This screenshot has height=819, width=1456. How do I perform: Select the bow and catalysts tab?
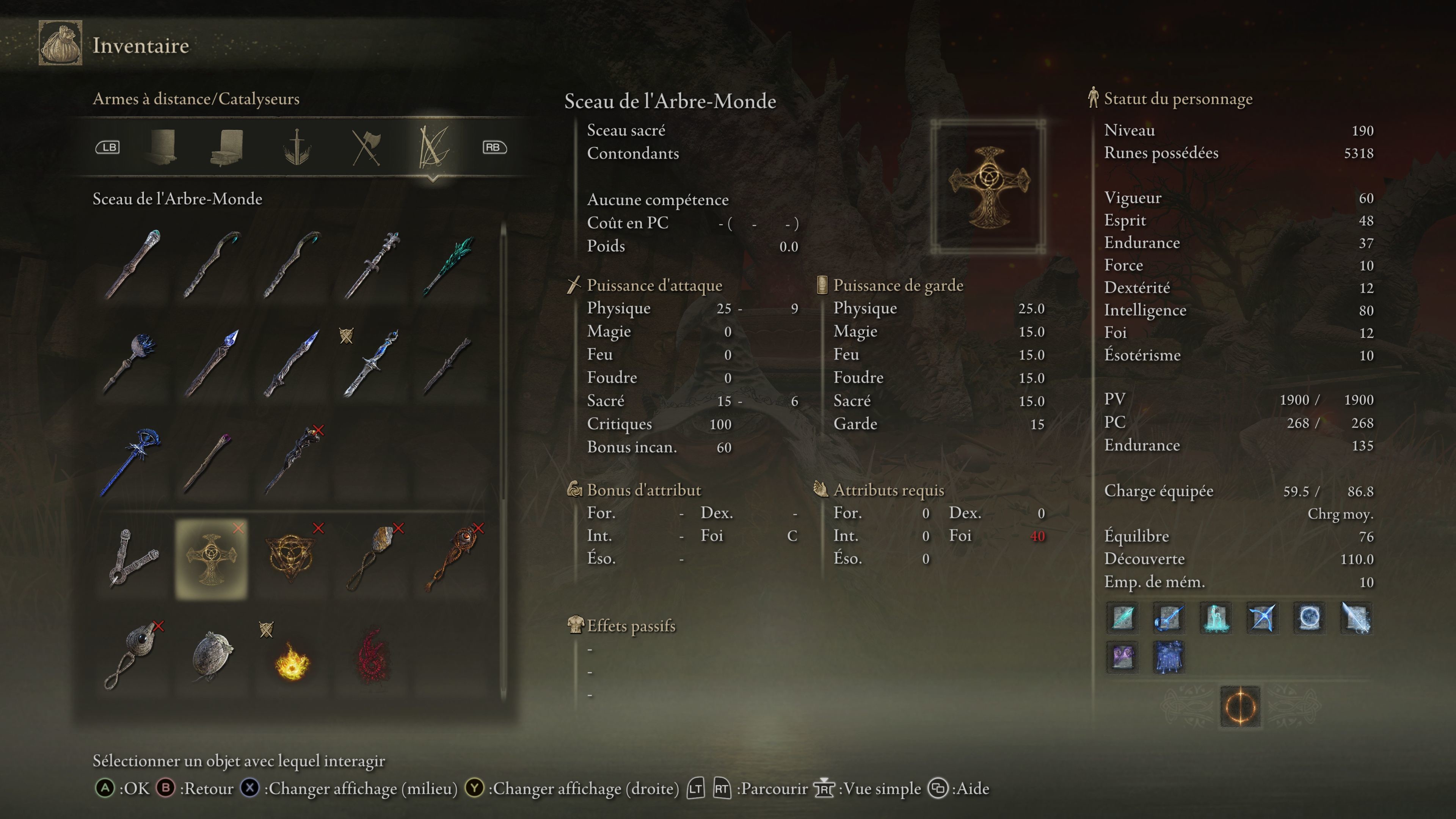tap(433, 147)
